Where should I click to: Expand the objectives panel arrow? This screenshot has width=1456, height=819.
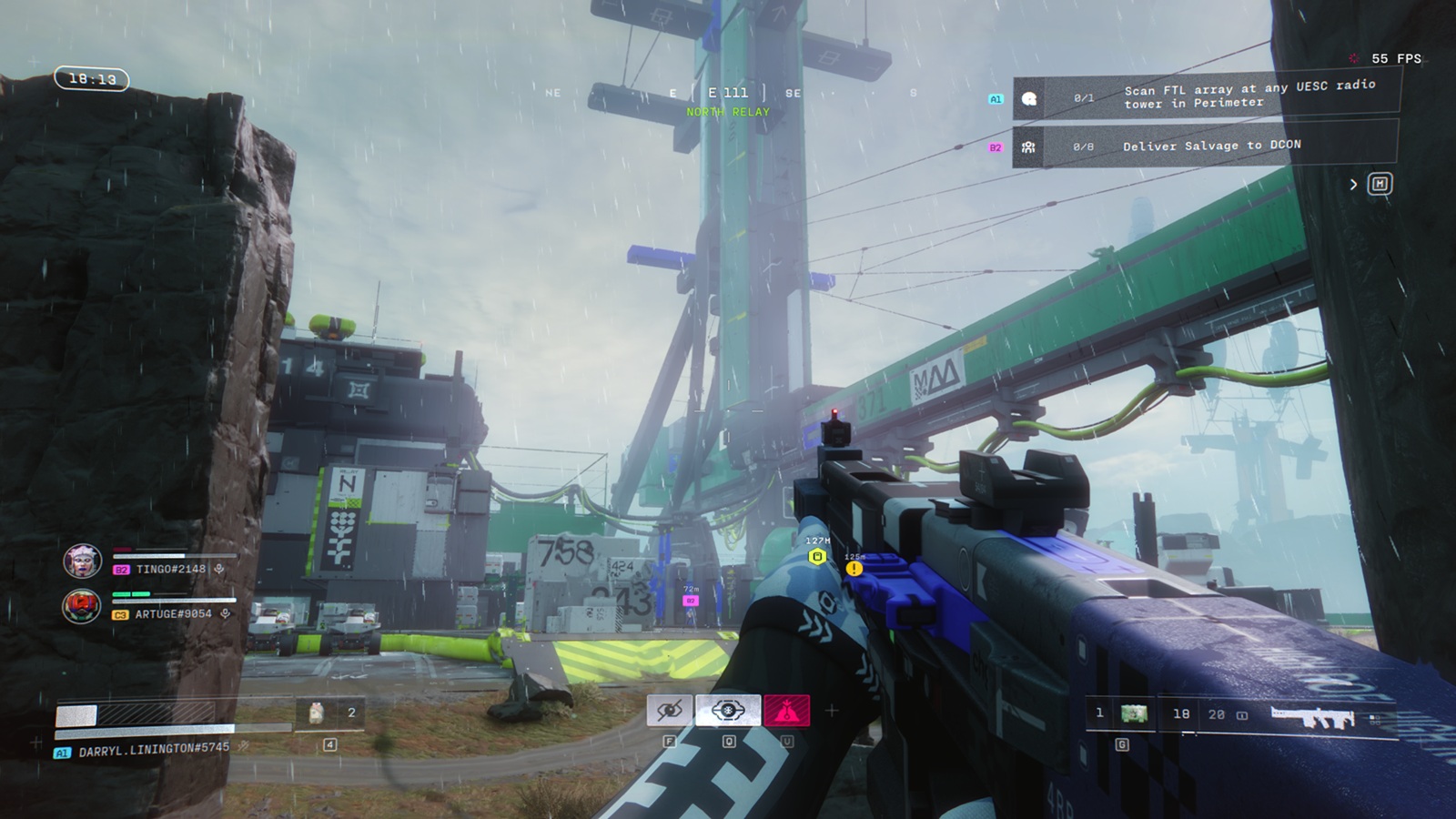(x=1353, y=185)
